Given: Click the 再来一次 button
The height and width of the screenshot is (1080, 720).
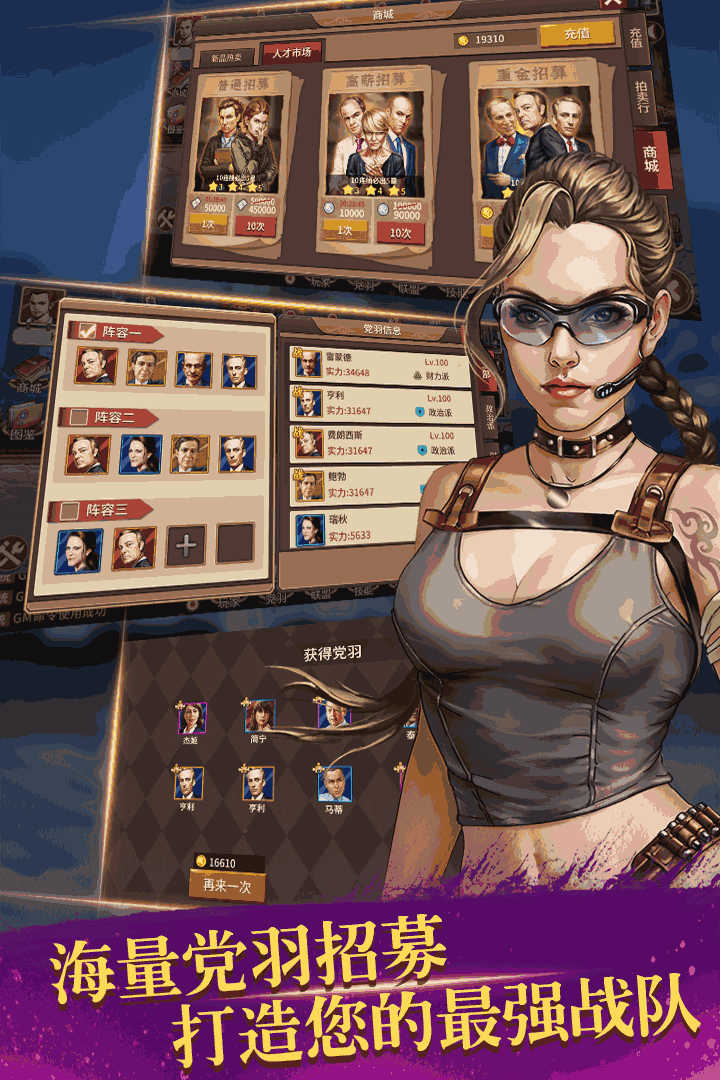Looking at the screenshot, I should pos(227,885).
